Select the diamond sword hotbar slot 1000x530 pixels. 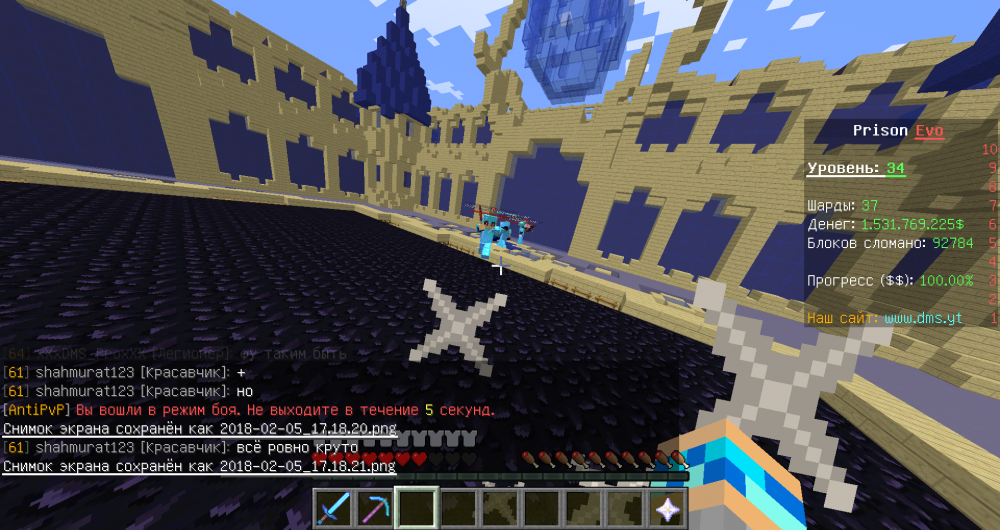tap(333, 509)
